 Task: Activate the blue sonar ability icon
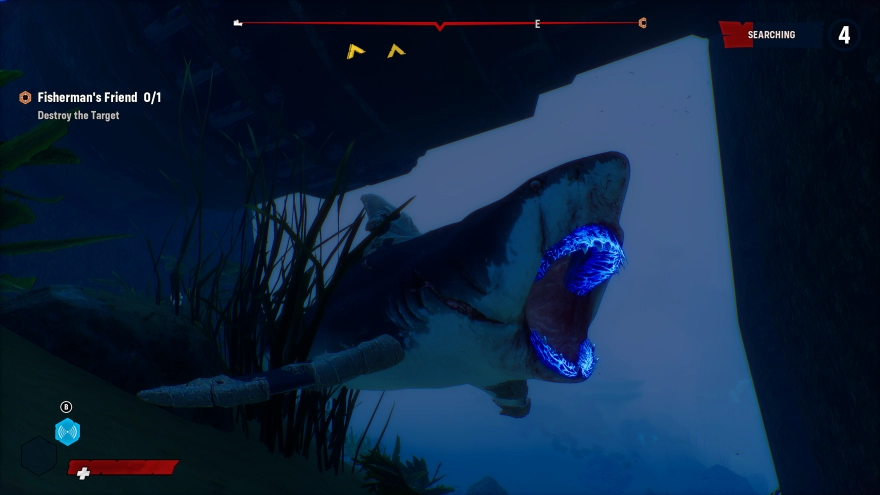pos(67,432)
